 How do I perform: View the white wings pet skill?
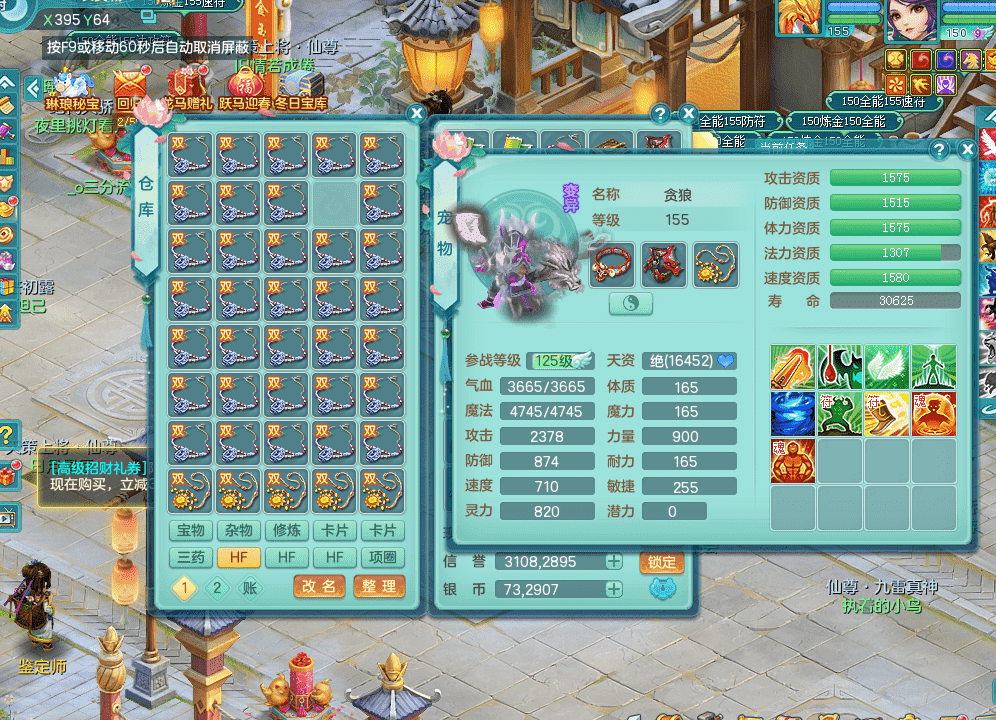885,366
